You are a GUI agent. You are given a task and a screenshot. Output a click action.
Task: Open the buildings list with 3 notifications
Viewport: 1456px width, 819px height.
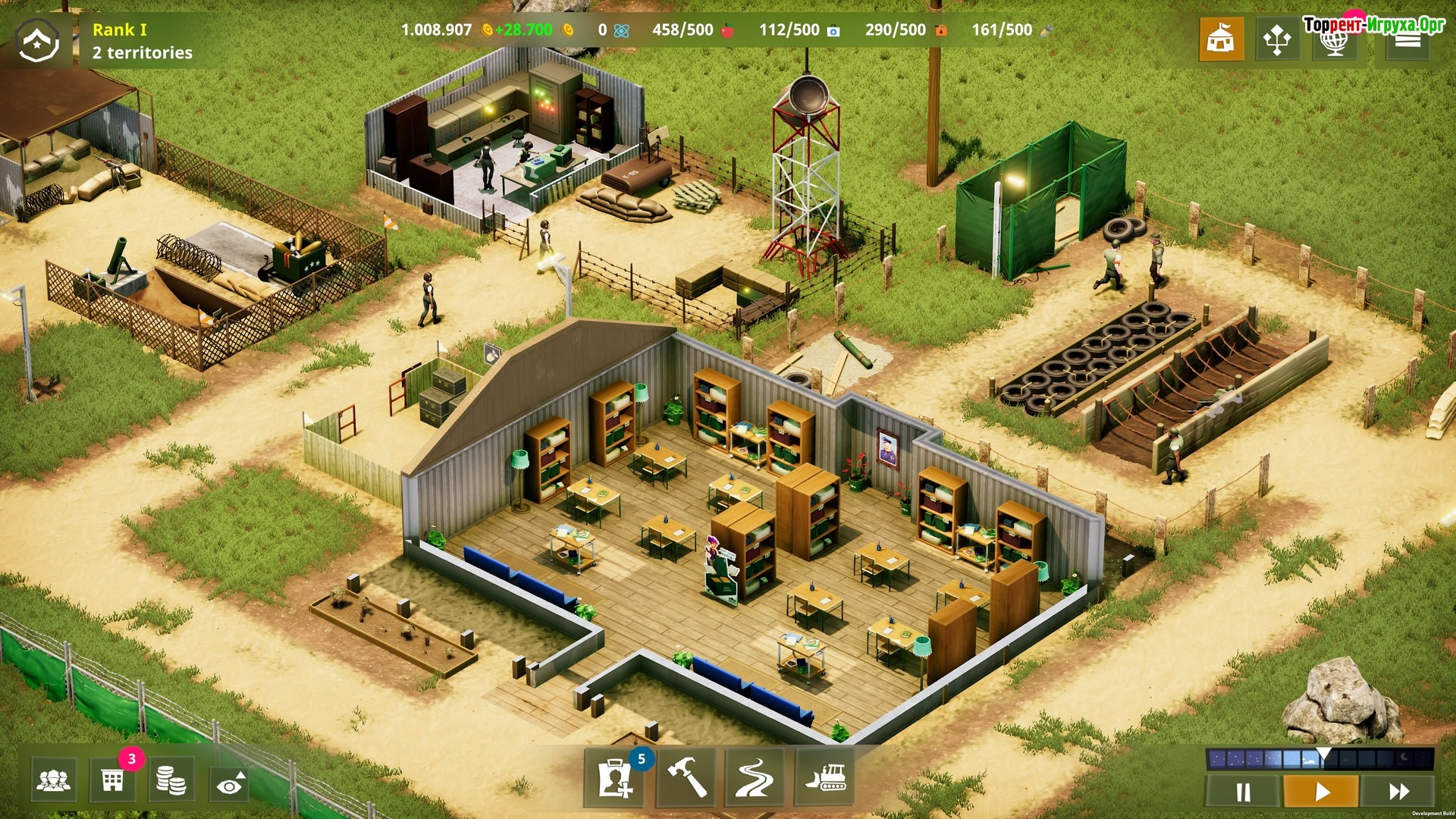point(113,780)
